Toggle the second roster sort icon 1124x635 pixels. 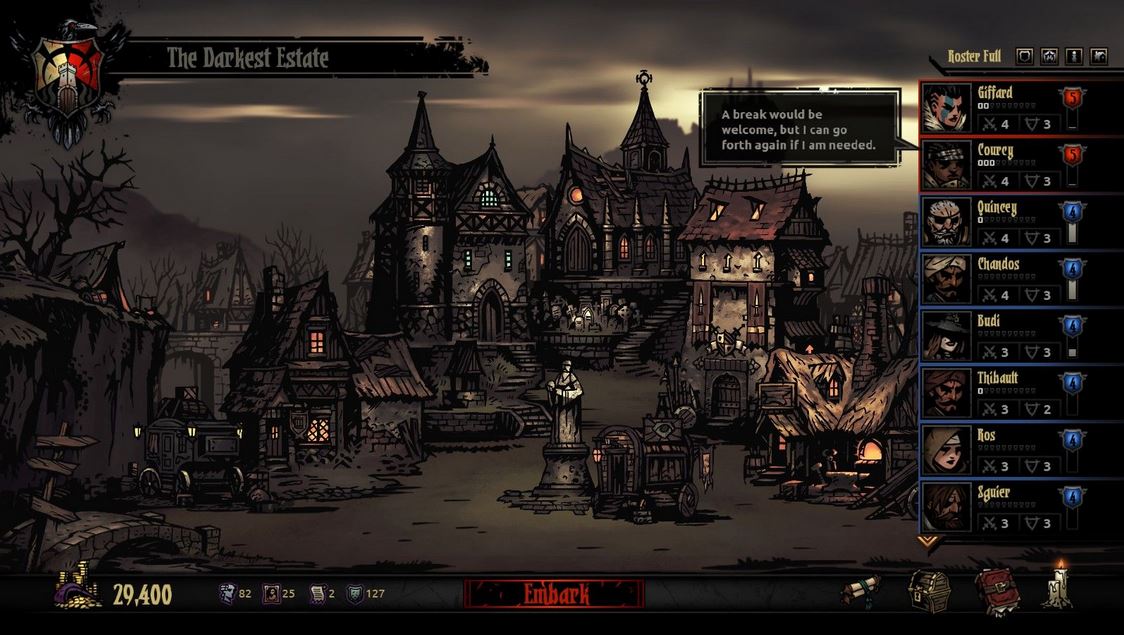[x=1049, y=56]
